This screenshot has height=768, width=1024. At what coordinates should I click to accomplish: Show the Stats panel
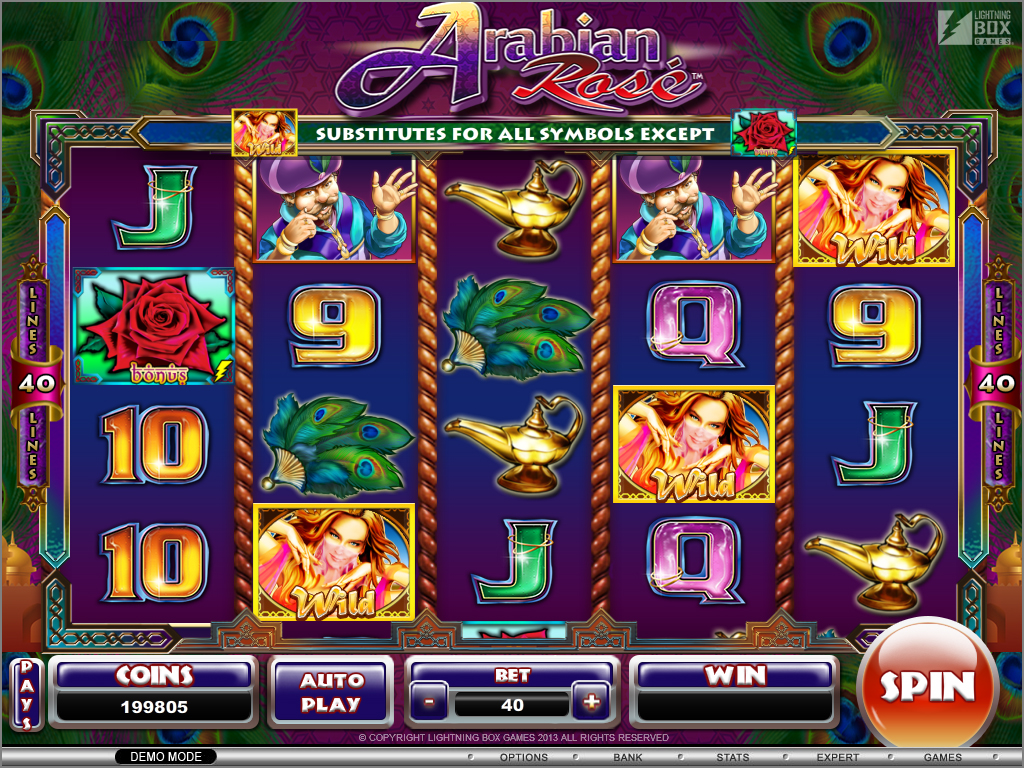tap(732, 757)
